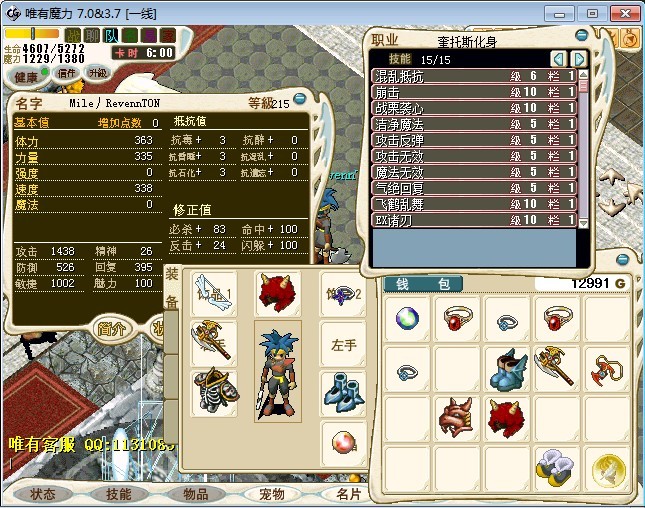
Task: Switch to the 技能 skills tab
Action: point(118,494)
